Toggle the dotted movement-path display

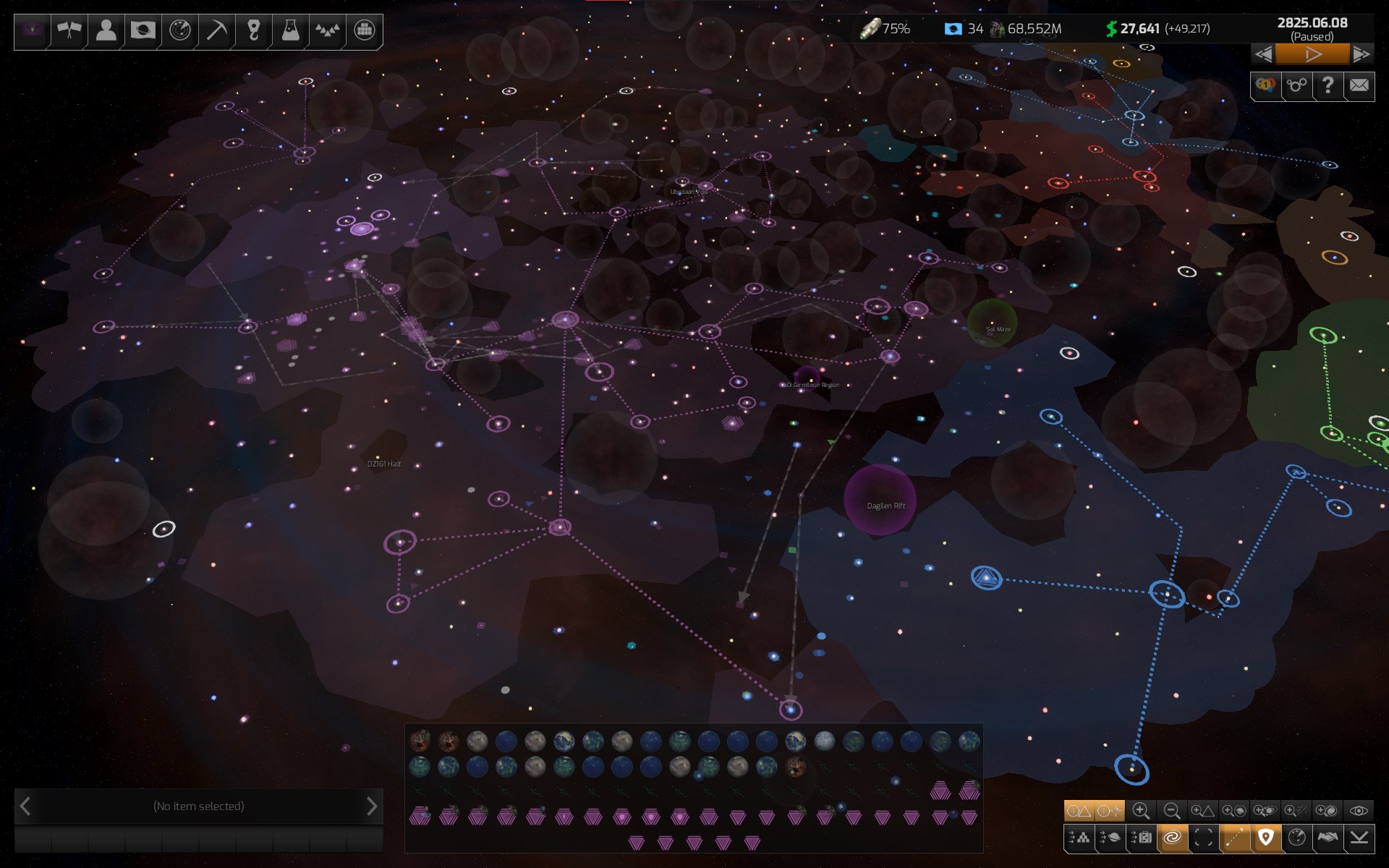(x=1235, y=839)
